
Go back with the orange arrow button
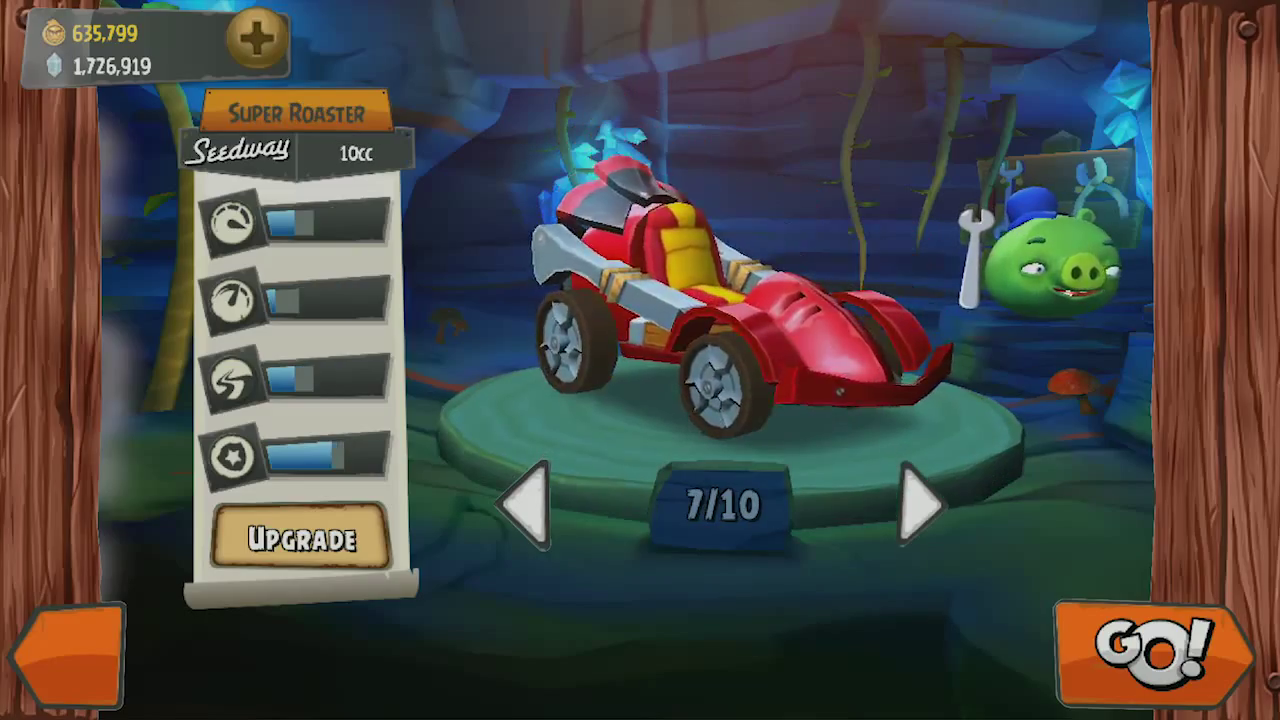point(68,656)
